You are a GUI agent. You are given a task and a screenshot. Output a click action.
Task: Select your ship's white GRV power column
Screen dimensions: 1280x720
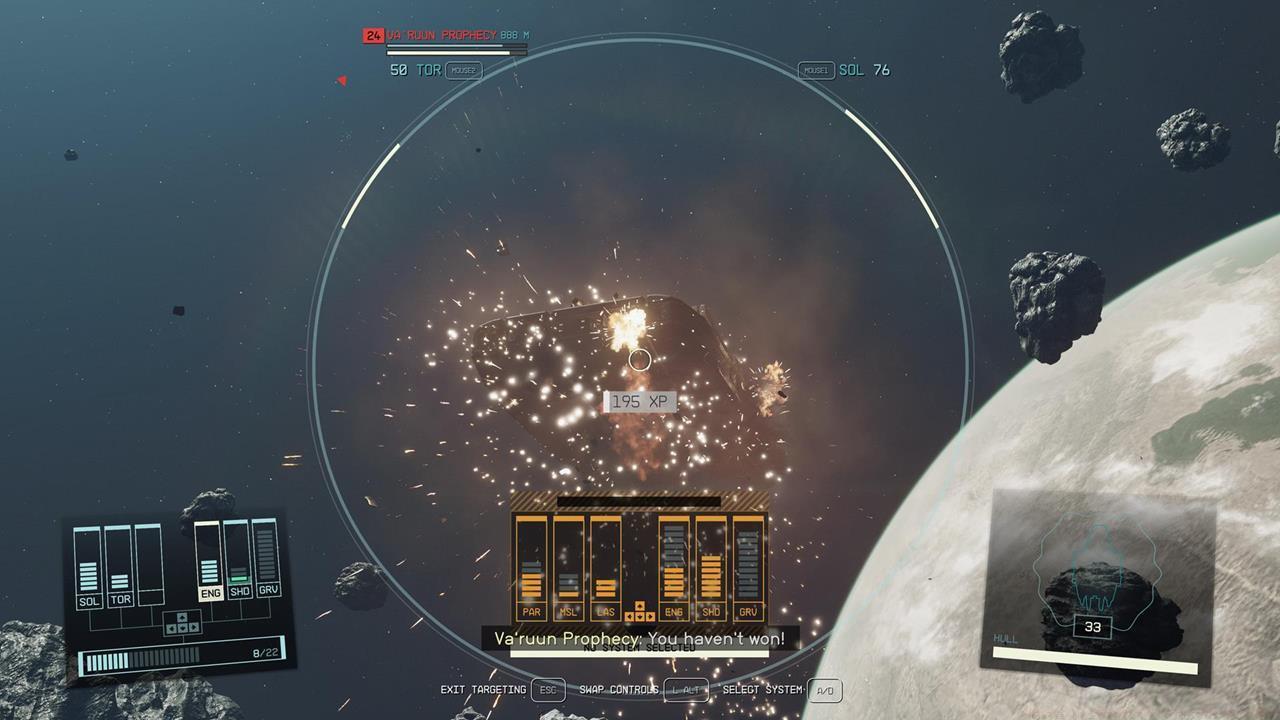tap(266, 562)
